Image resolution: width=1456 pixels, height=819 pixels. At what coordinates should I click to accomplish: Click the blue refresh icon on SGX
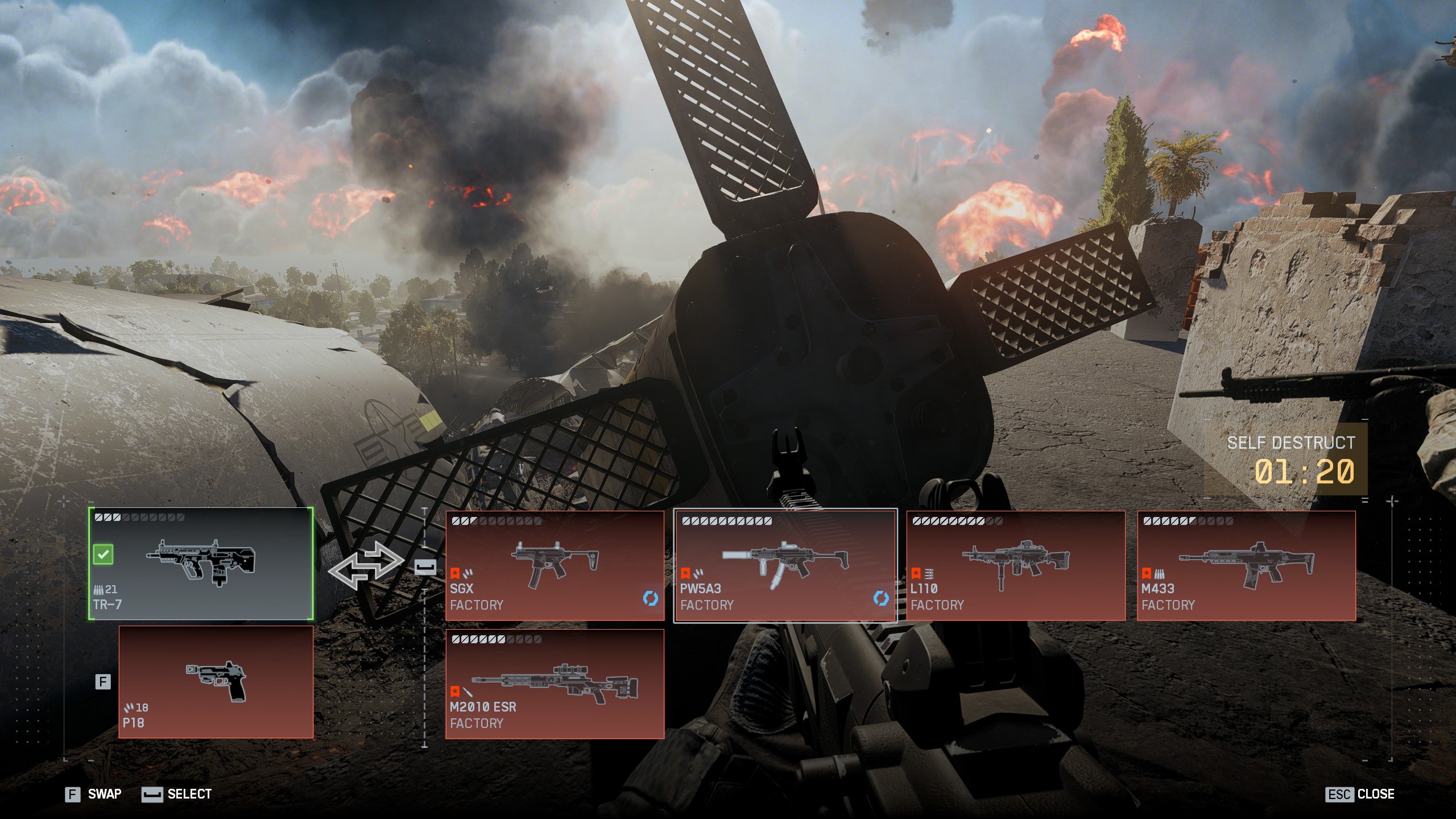pyautogui.click(x=650, y=598)
